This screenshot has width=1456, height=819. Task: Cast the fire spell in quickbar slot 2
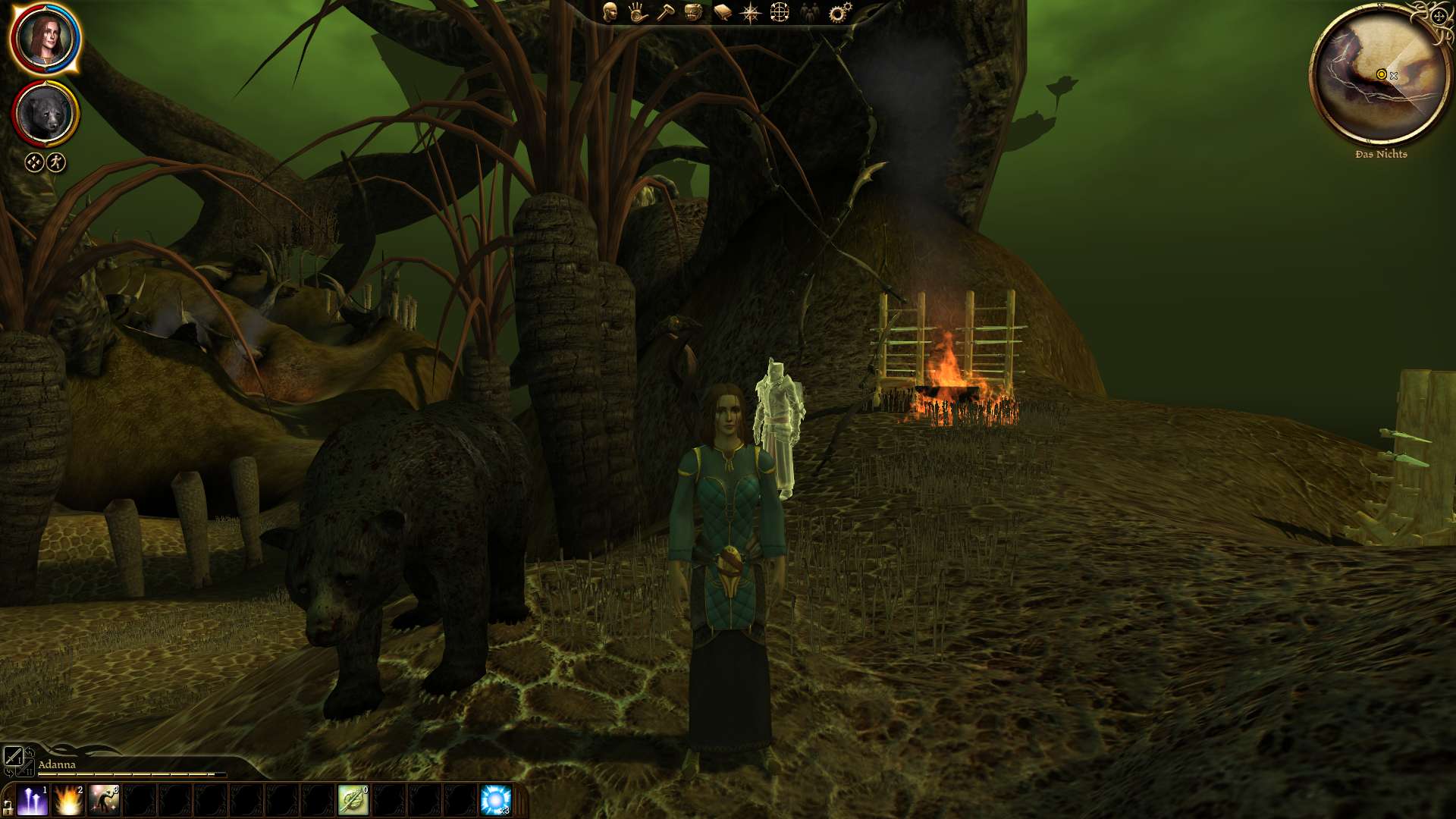pyautogui.click(x=68, y=799)
